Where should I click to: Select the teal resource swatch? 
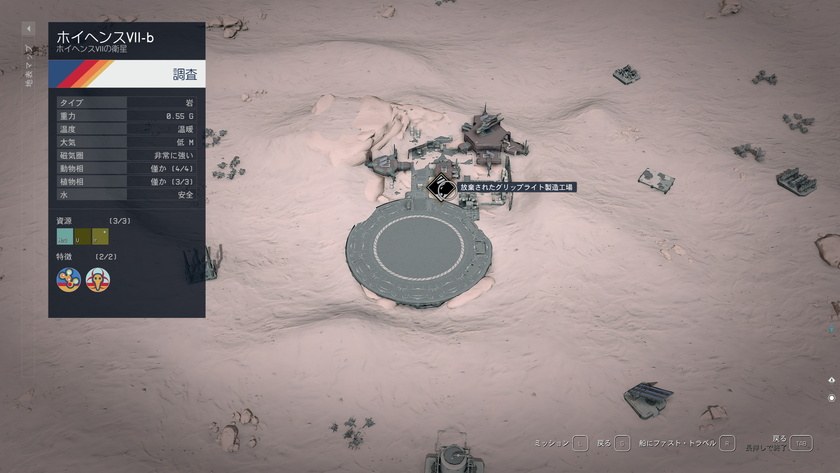65,237
